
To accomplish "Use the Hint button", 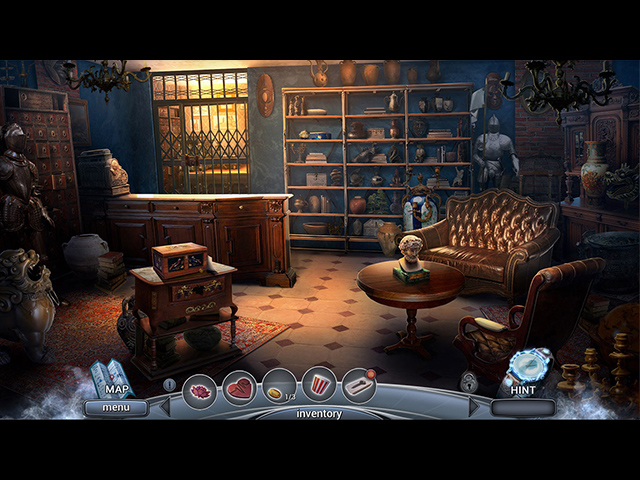I will [x=523, y=373].
